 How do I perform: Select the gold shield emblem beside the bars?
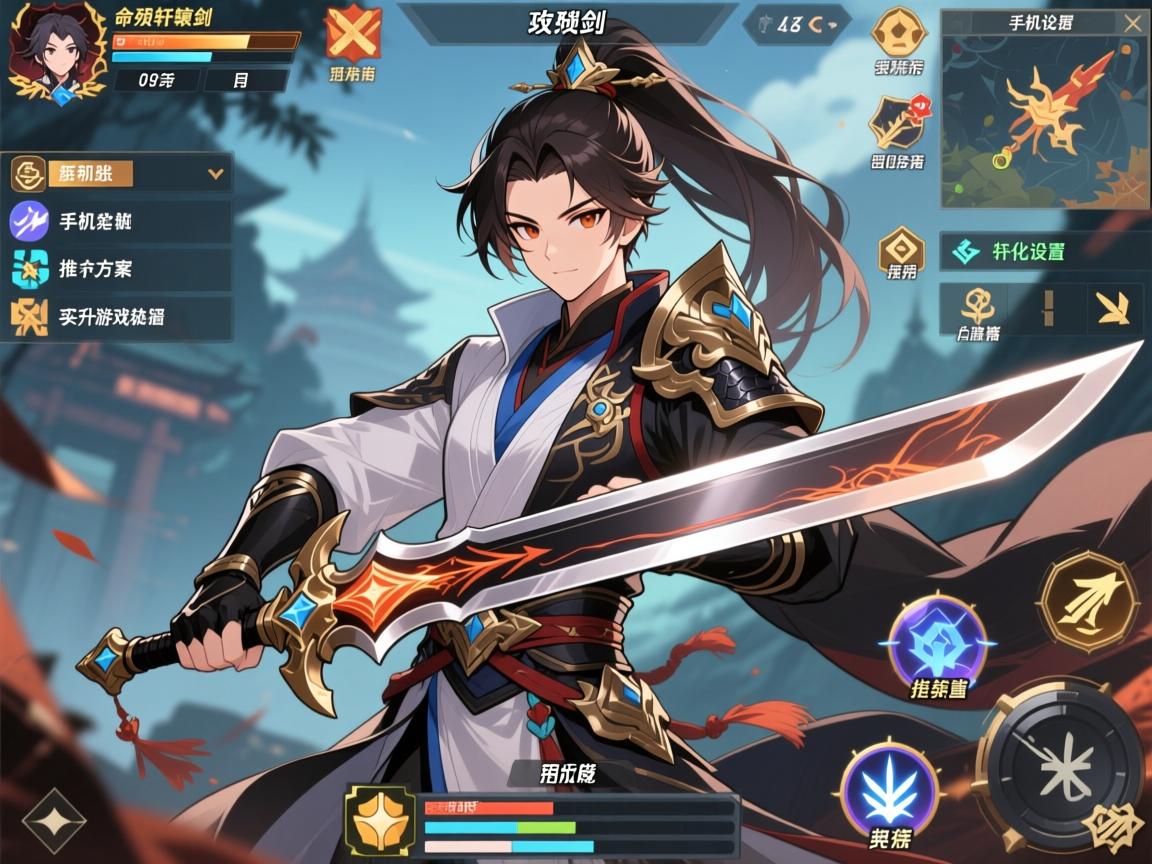(x=380, y=821)
